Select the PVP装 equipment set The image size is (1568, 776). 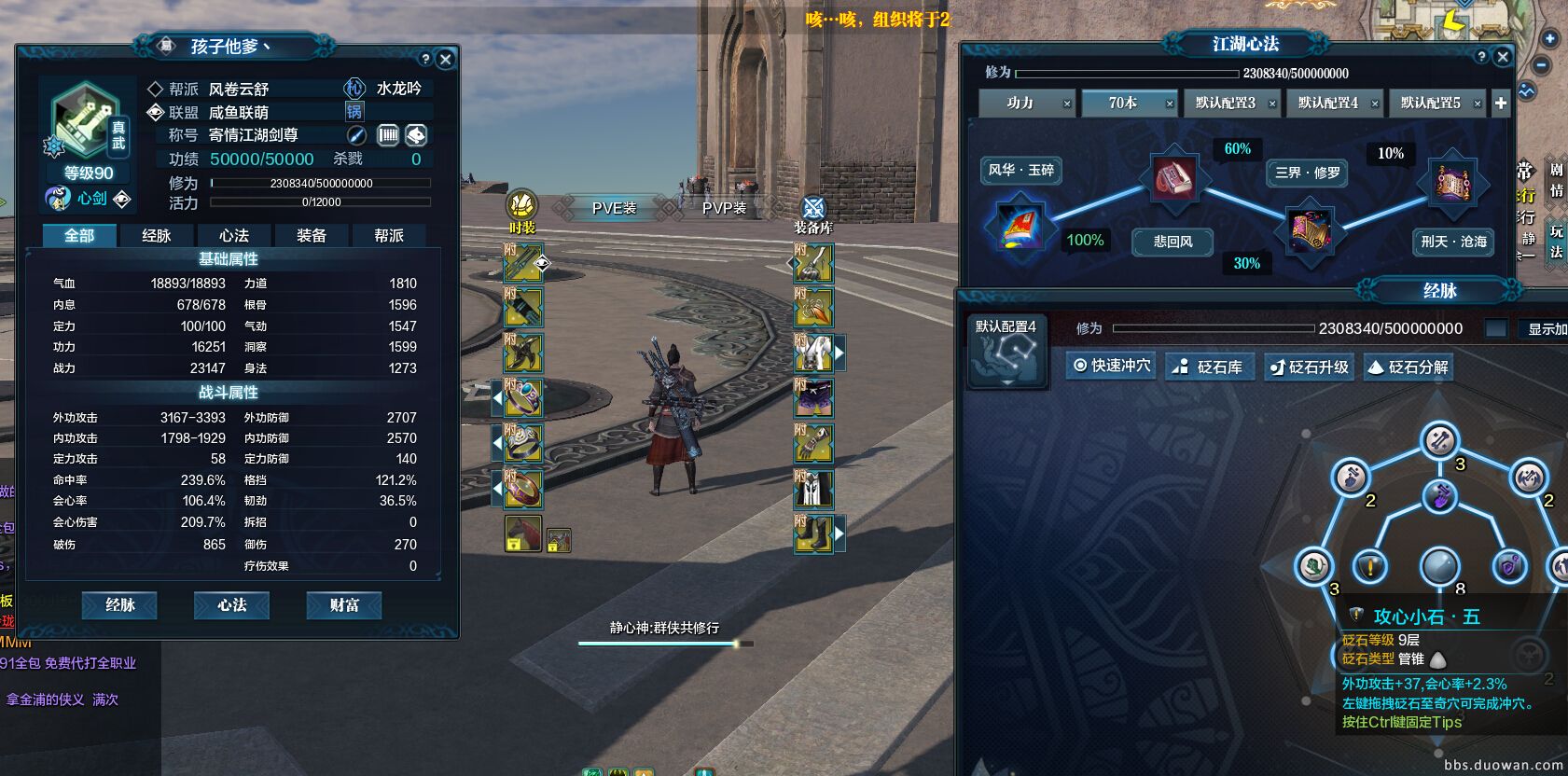[724, 208]
